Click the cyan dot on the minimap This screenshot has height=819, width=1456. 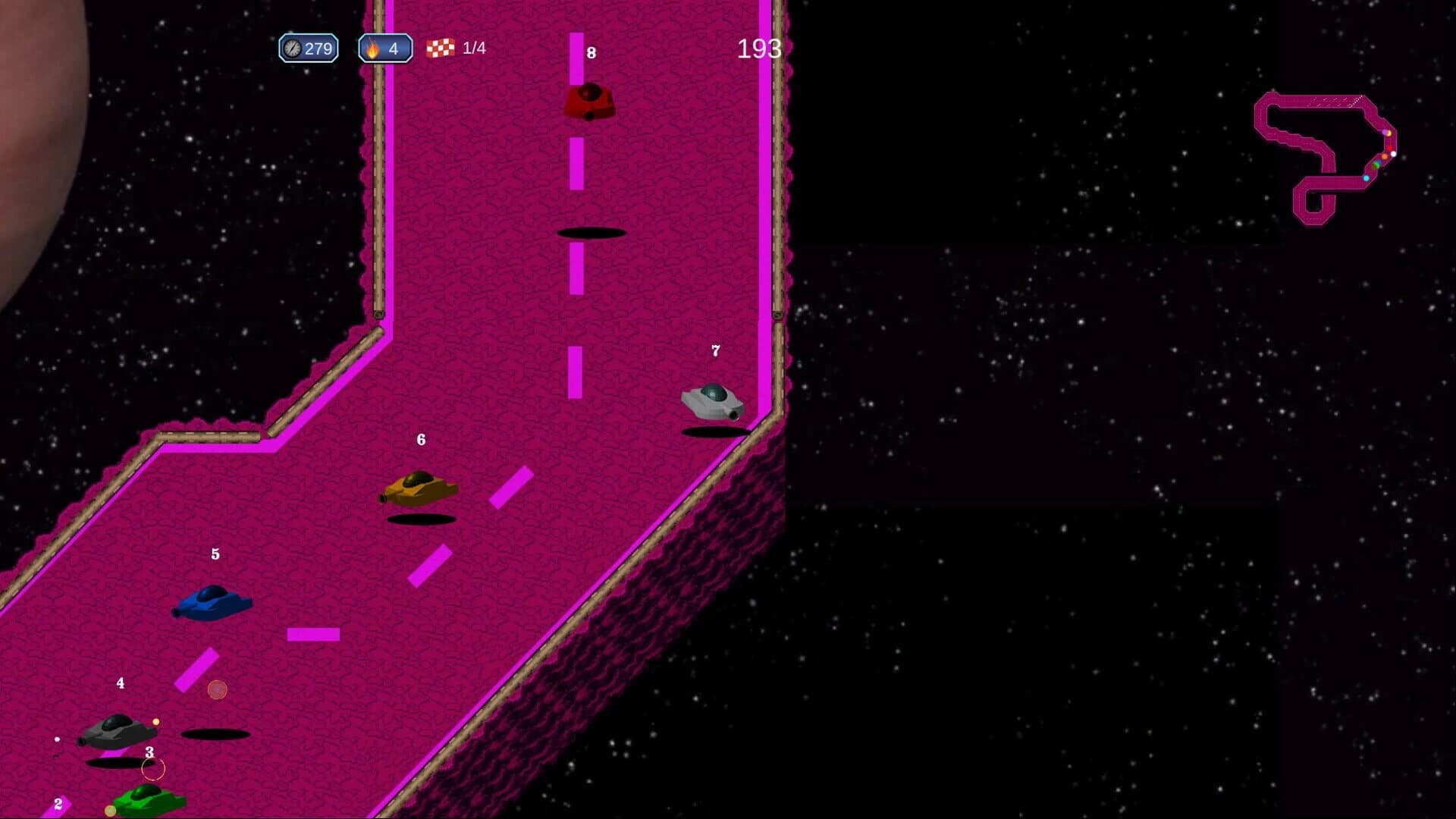[x=1366, y=178]
